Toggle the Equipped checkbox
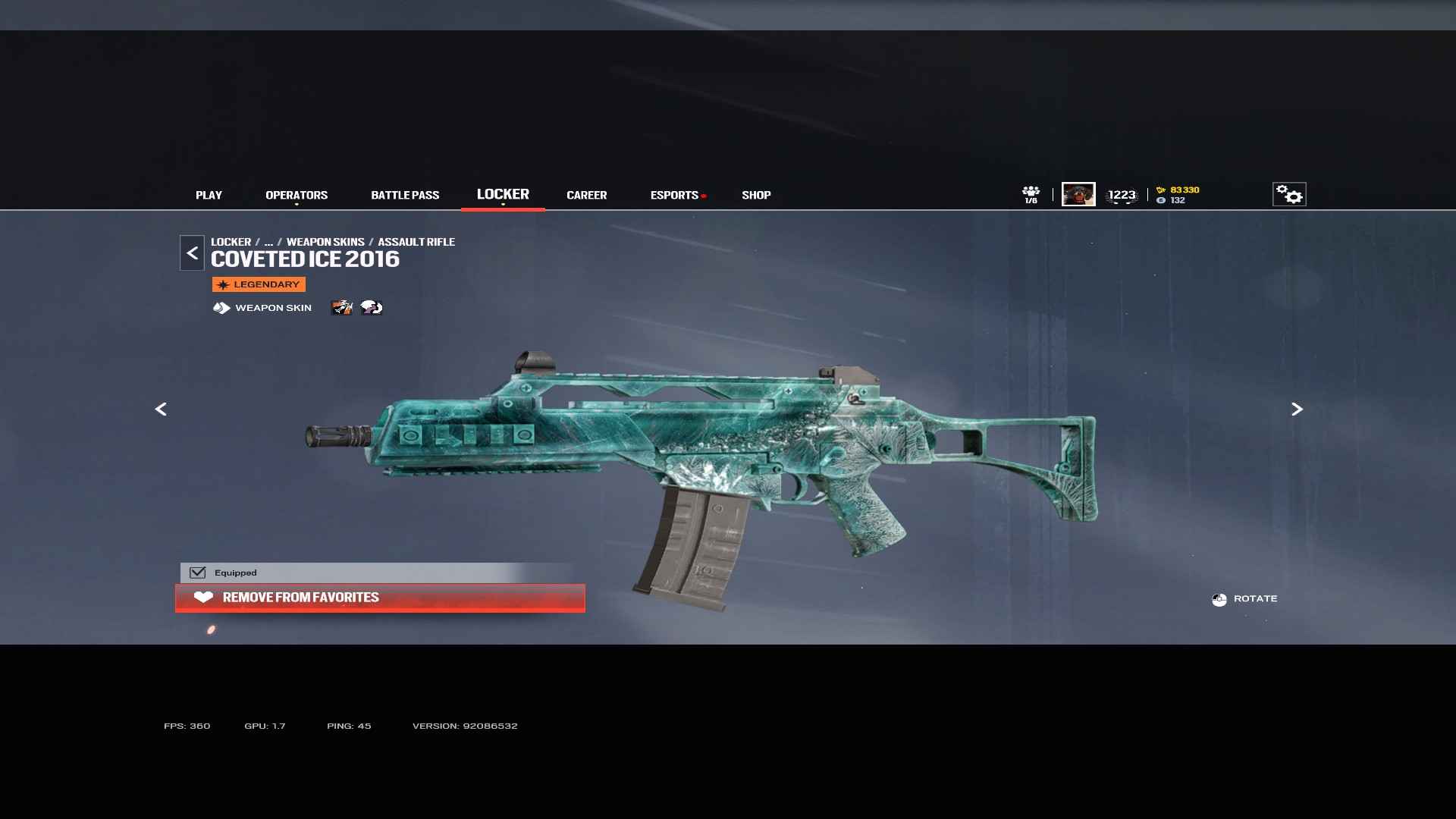 (198, 573)
